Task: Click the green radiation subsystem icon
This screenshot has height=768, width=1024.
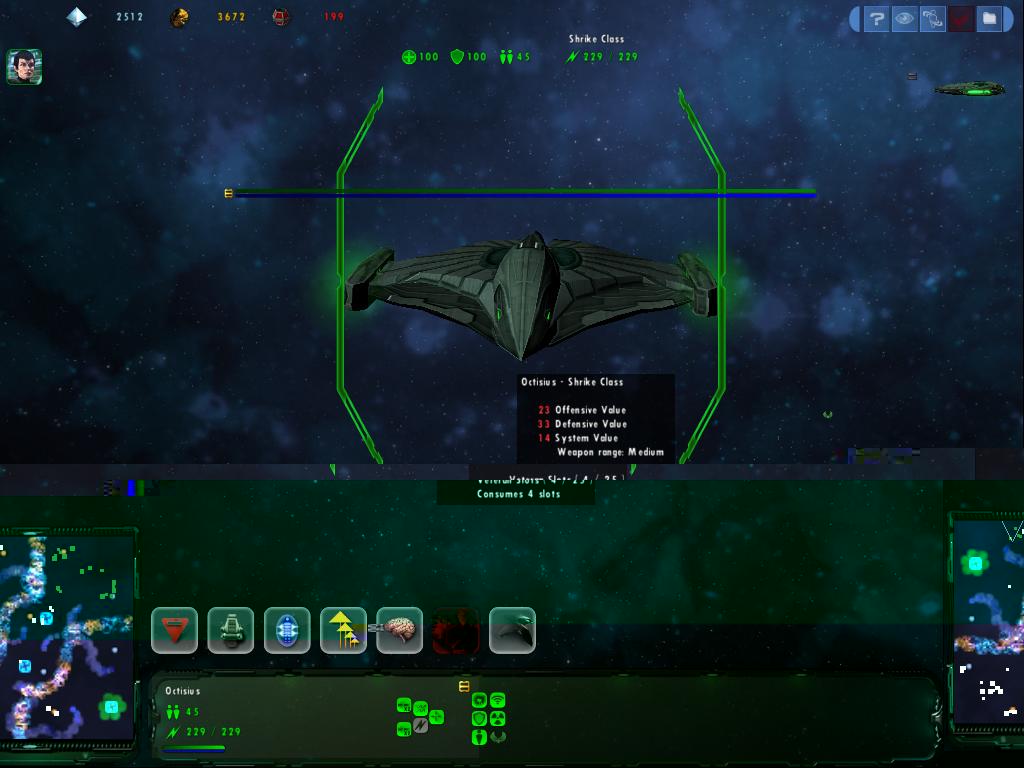Action: [497, 719]
